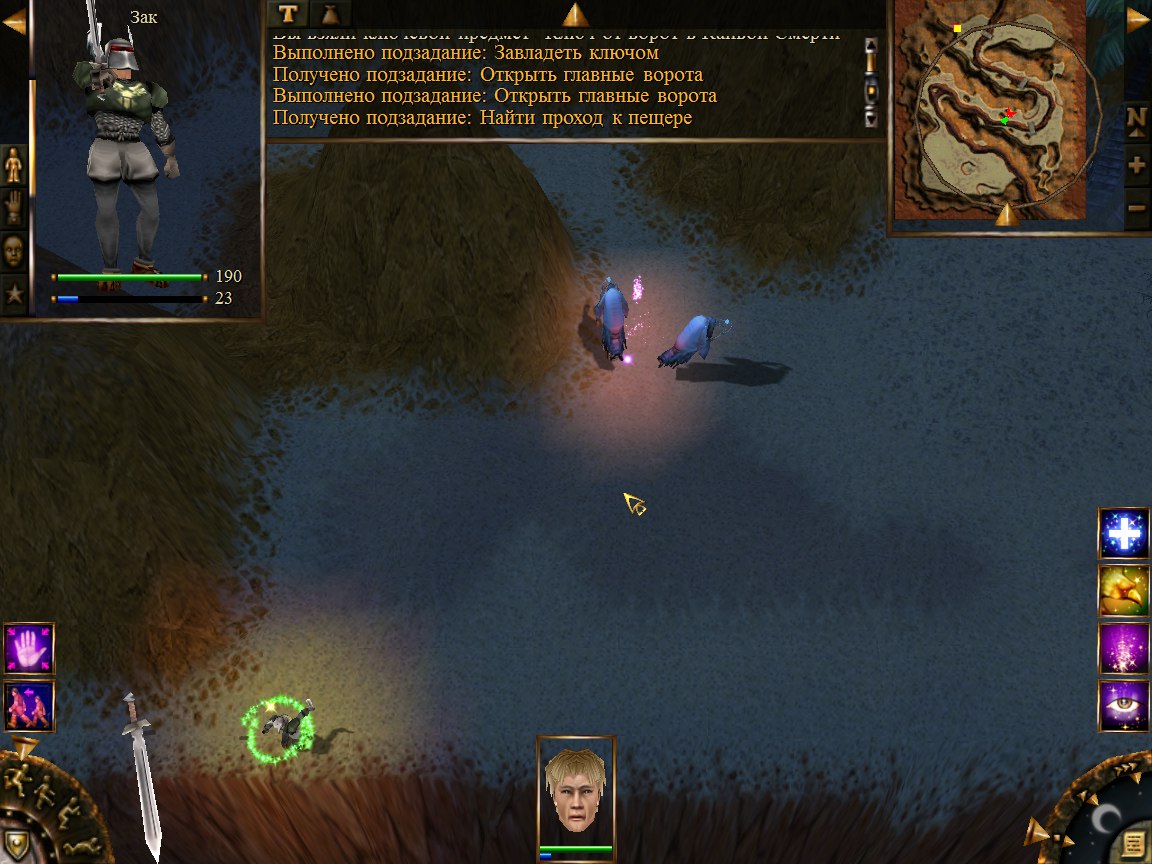Cast the blue healing cross spell
The width and height of the screenshot is (1152, 864).
[x=1123, y=534]
